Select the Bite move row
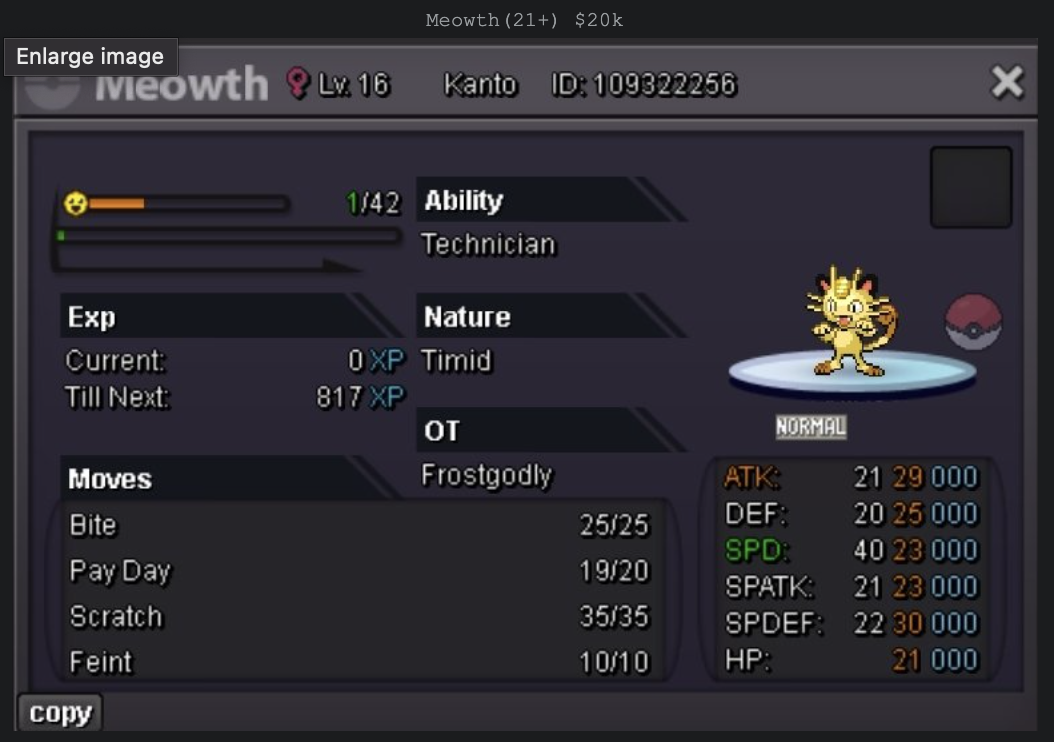 [x=358, y=525]
